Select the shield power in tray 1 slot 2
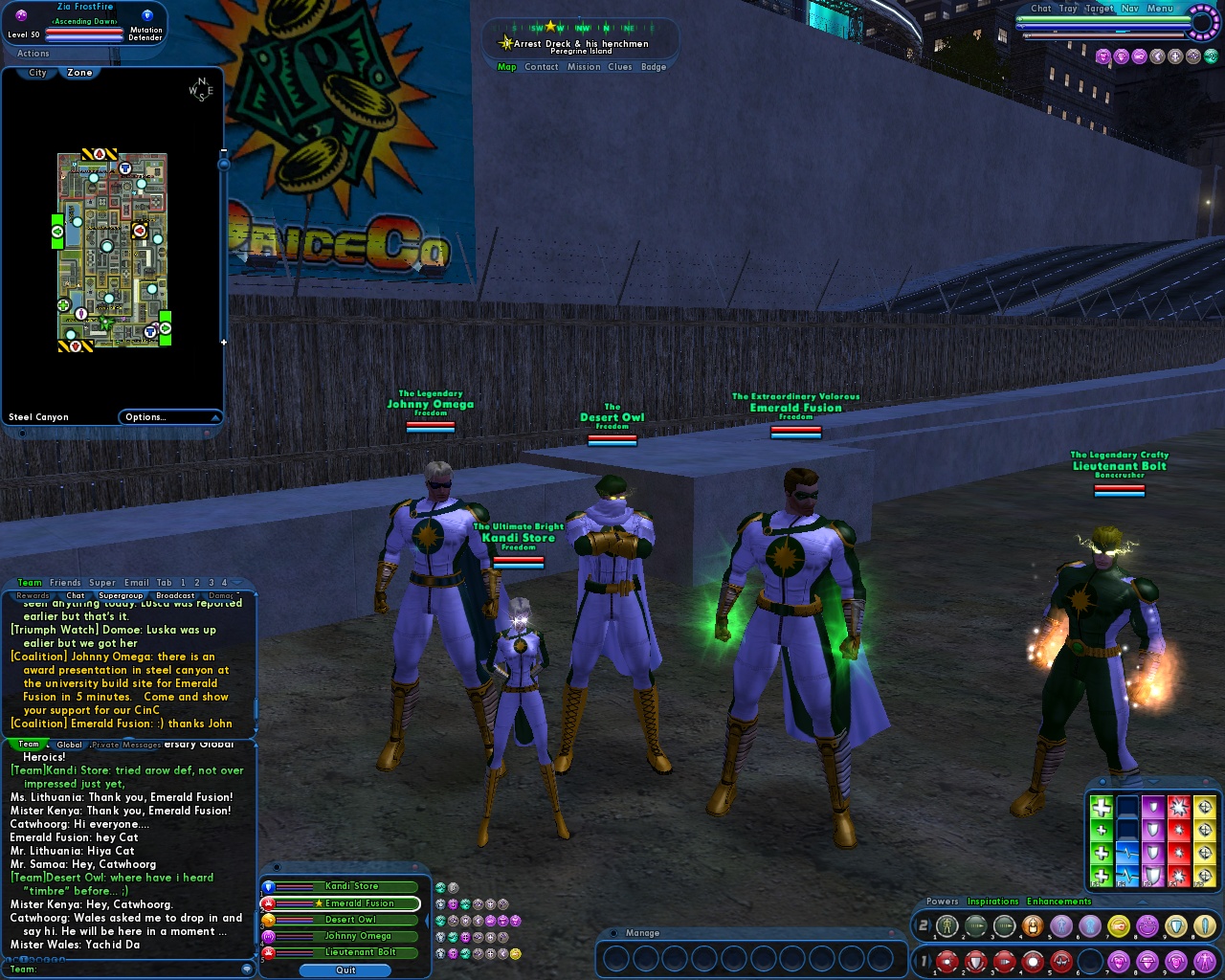This screenshot has height=980, width=1225. [x=977, y=962]
